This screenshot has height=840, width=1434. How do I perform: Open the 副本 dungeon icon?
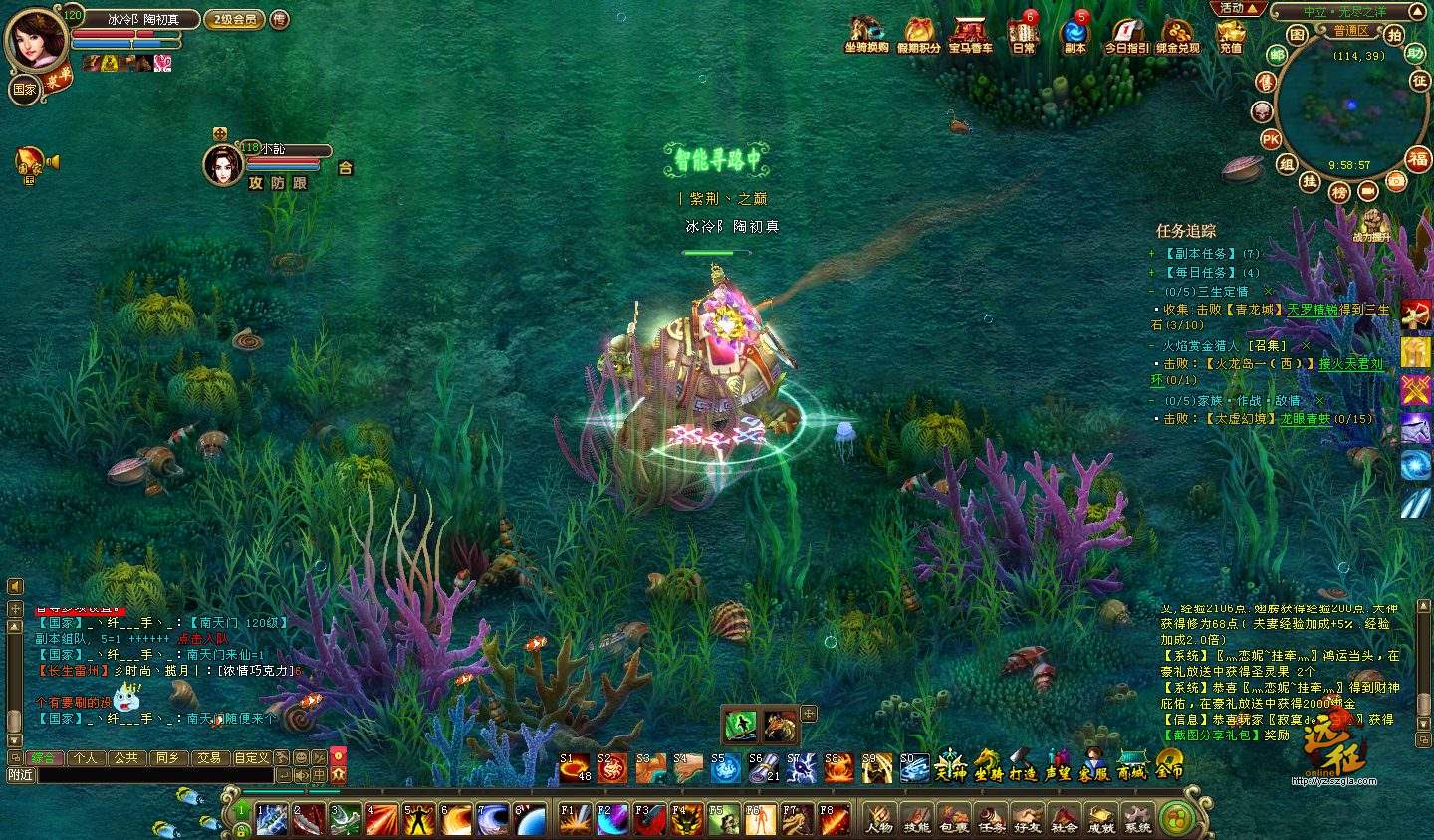pyautogui.click(x=1075, y=34)
